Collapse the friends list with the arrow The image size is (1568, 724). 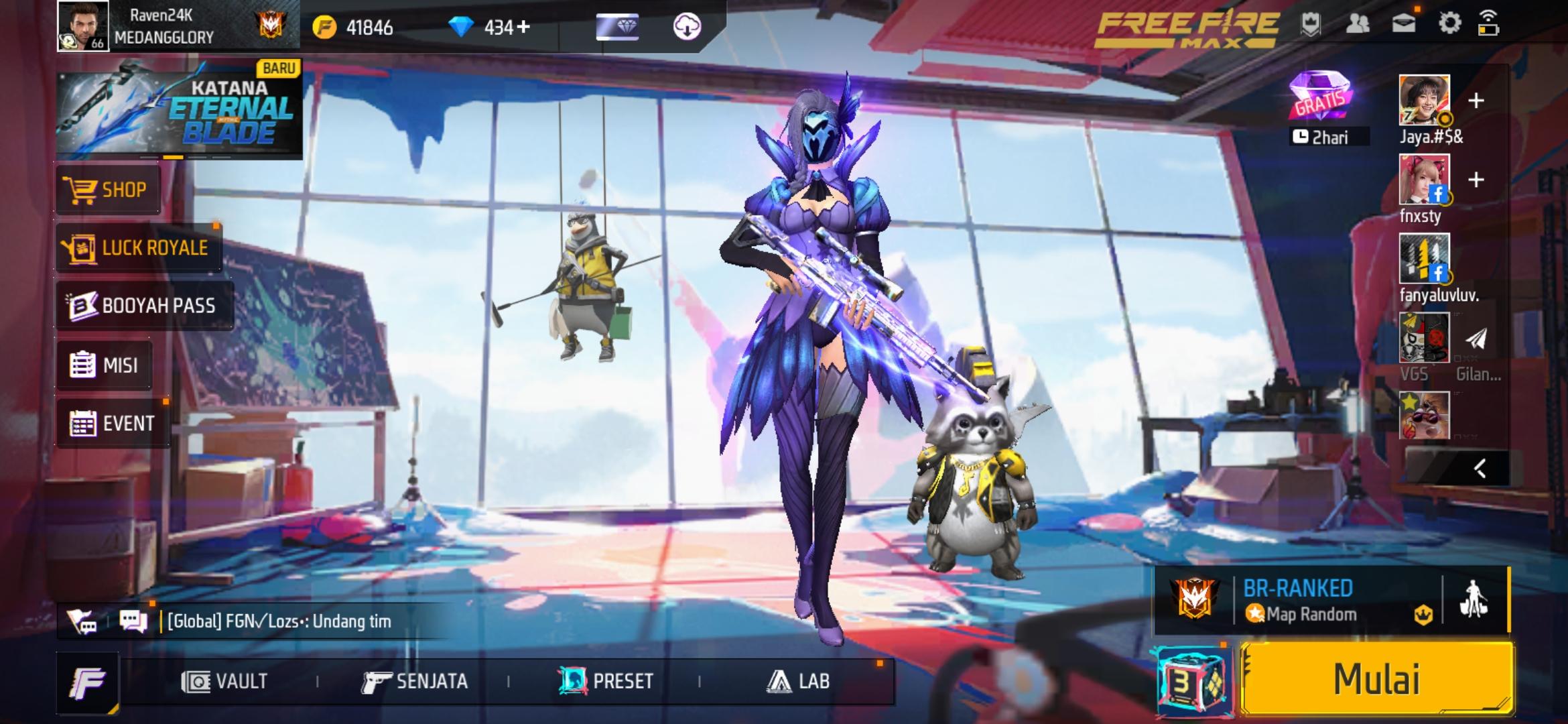1480,469
